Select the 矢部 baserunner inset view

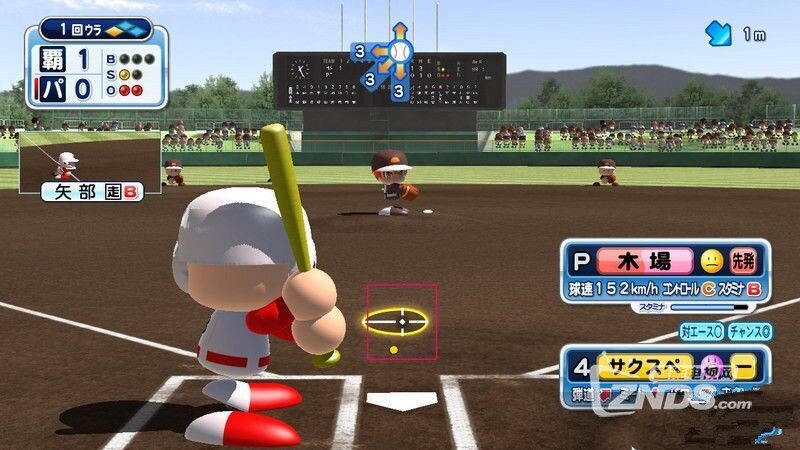91,165
